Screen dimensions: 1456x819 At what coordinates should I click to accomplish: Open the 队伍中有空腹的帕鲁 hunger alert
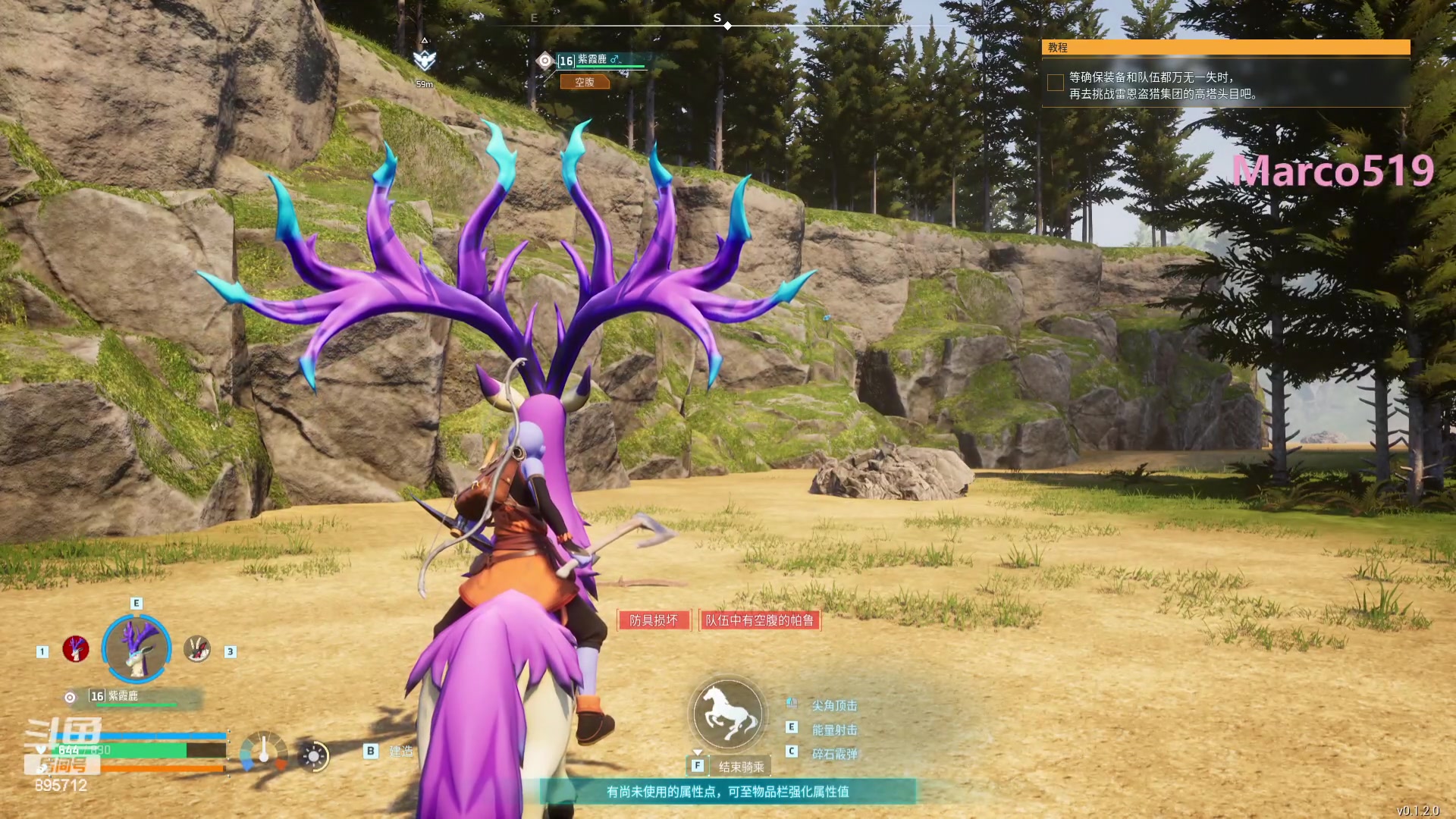pyautogui.click(x=759, y=620)
